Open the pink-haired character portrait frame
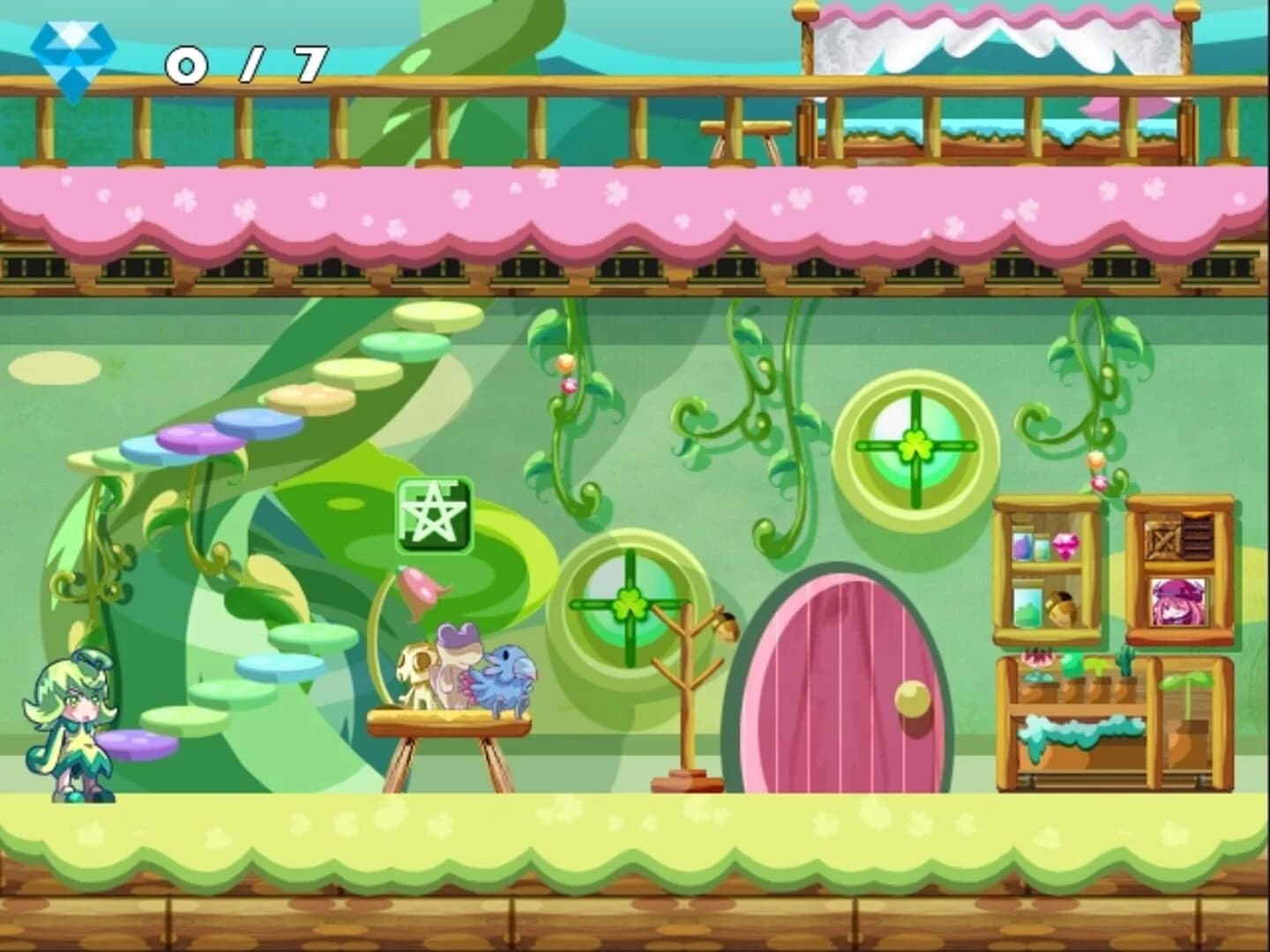 click(x=1177, y=602)
